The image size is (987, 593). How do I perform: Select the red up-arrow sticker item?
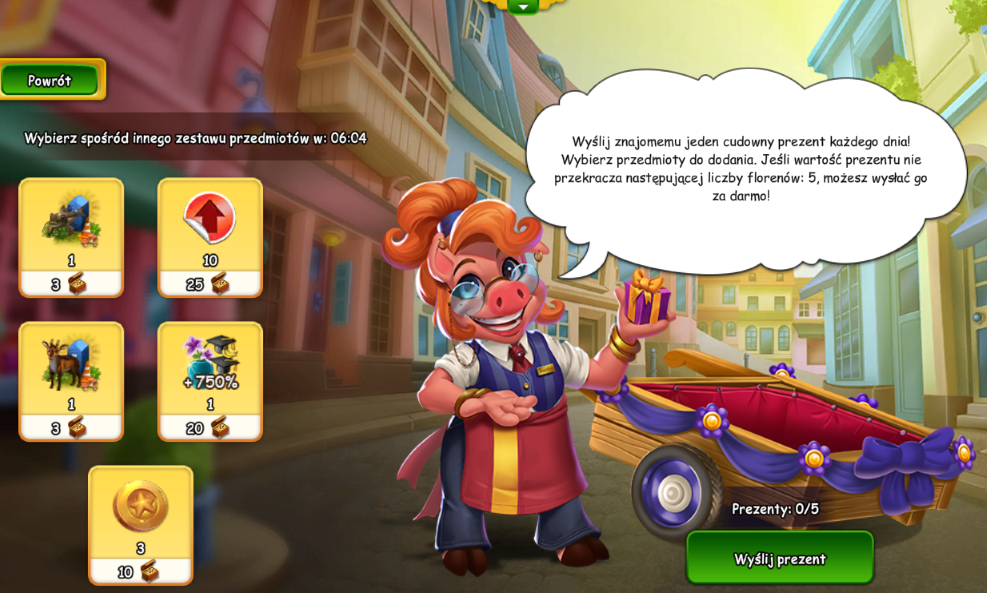[x=210, y=236]
